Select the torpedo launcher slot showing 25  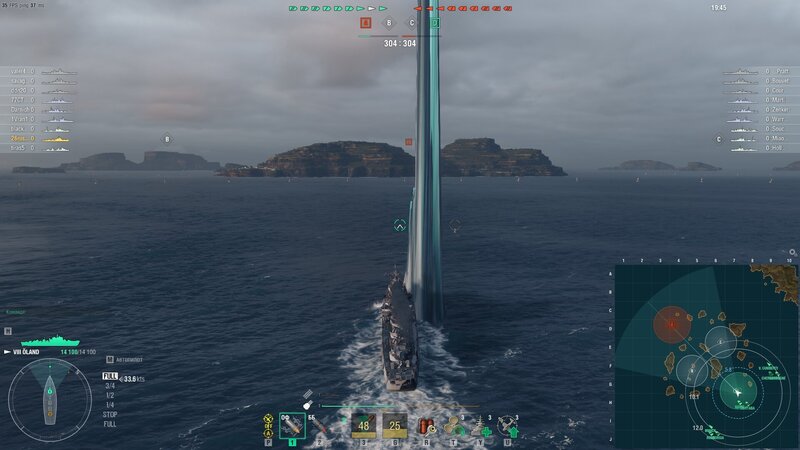tap(394, 425)
